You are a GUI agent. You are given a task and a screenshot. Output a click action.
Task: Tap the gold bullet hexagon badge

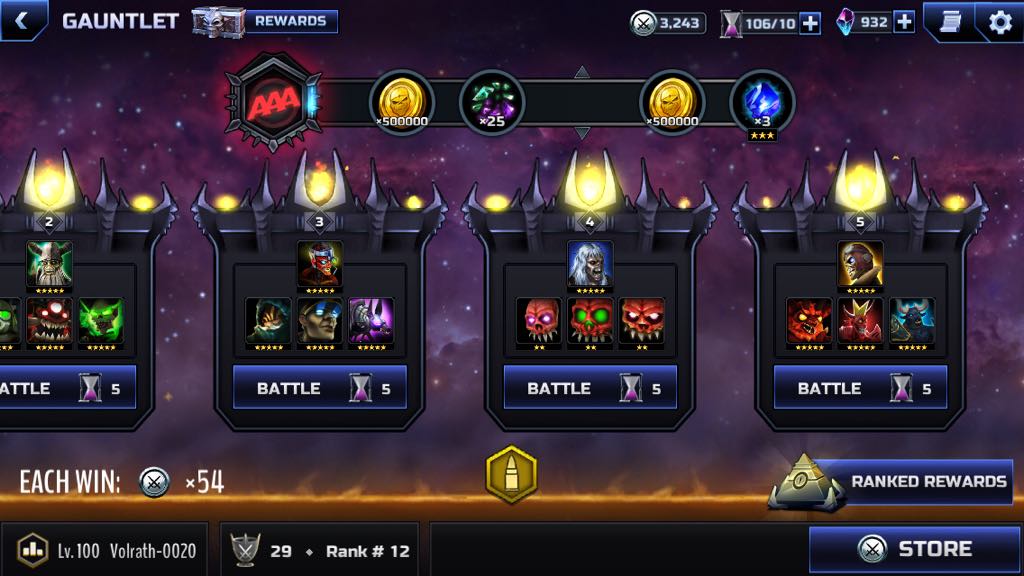point(511,474)
